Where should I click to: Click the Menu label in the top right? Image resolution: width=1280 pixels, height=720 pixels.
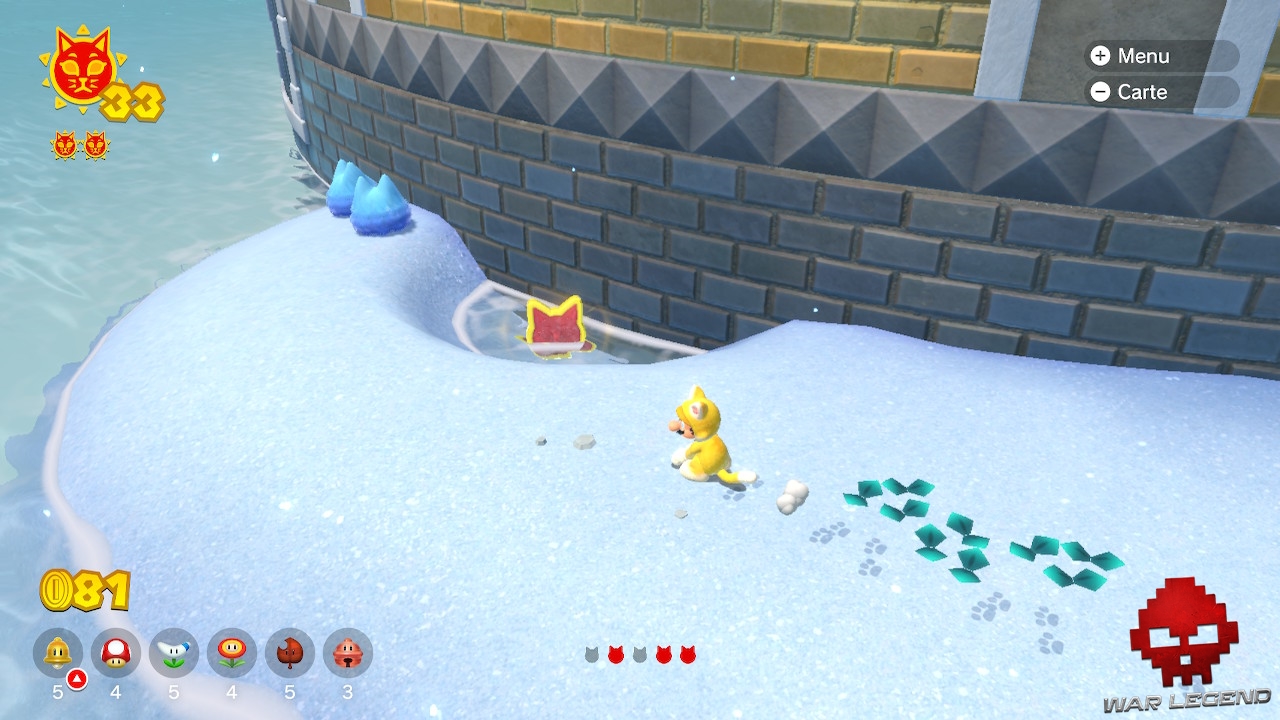(x=1145, y=56)
